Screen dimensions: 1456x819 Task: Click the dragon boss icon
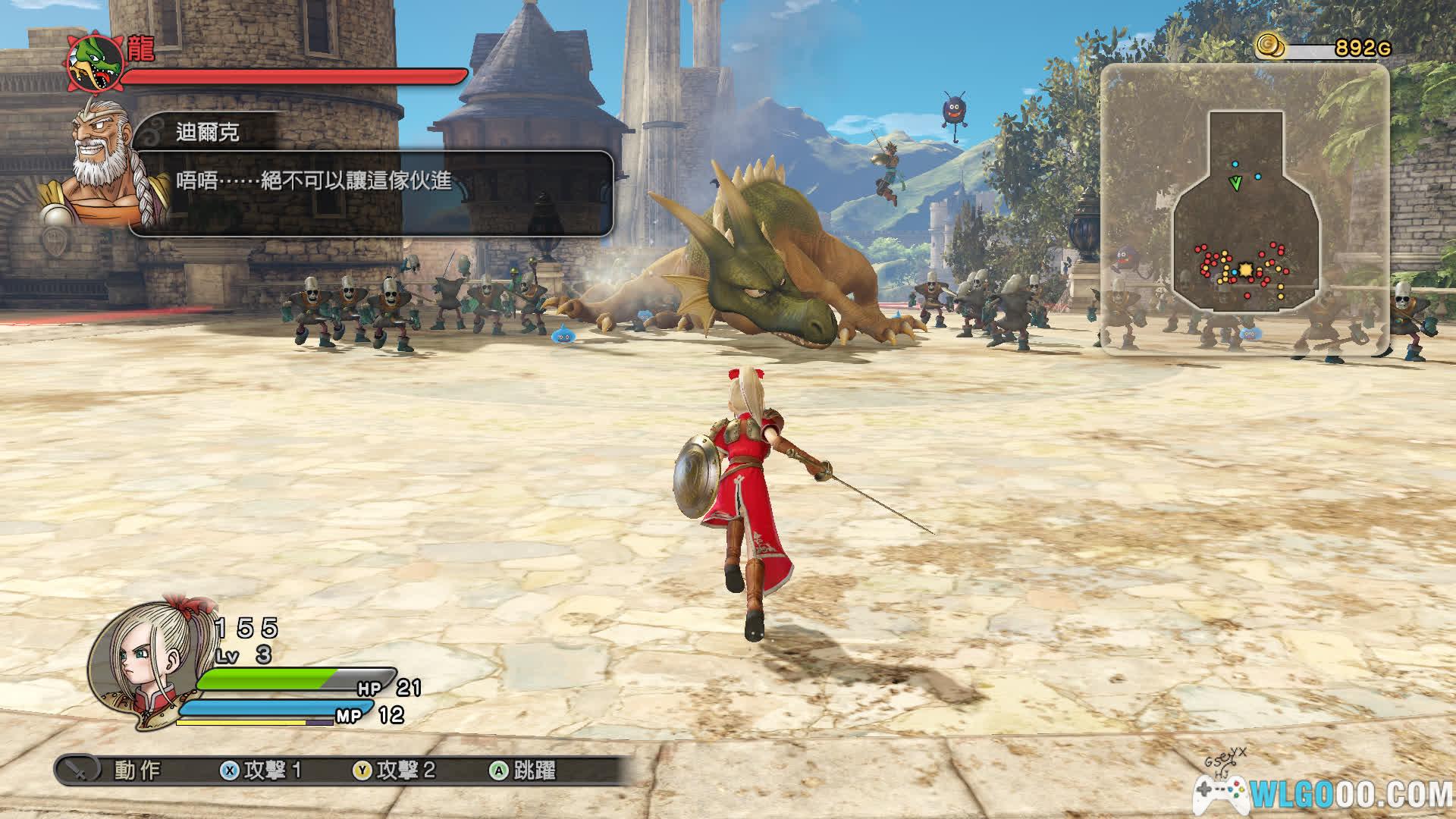(x=96, y=62)
